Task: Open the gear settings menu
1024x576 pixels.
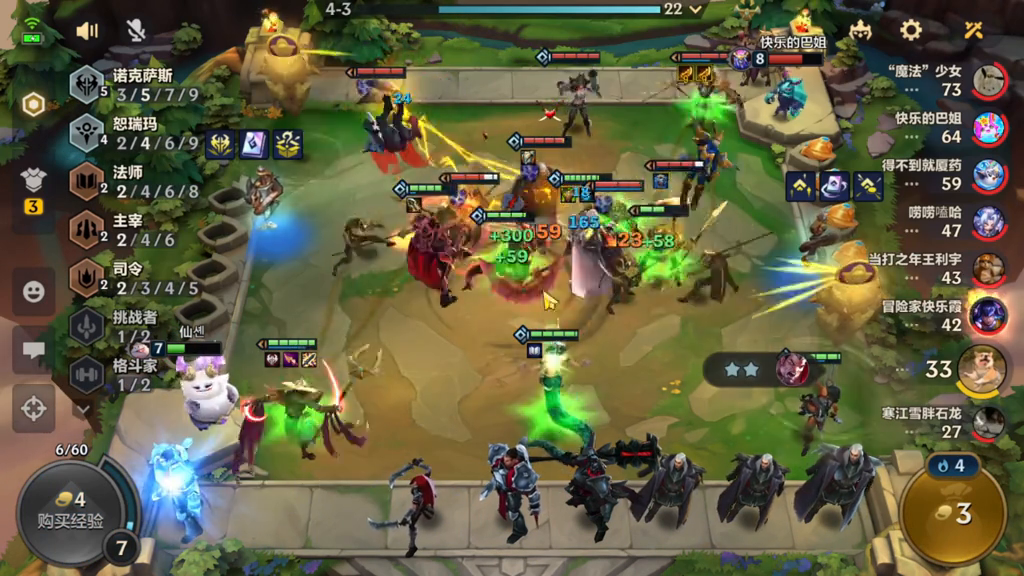Action: coord(911,29)
